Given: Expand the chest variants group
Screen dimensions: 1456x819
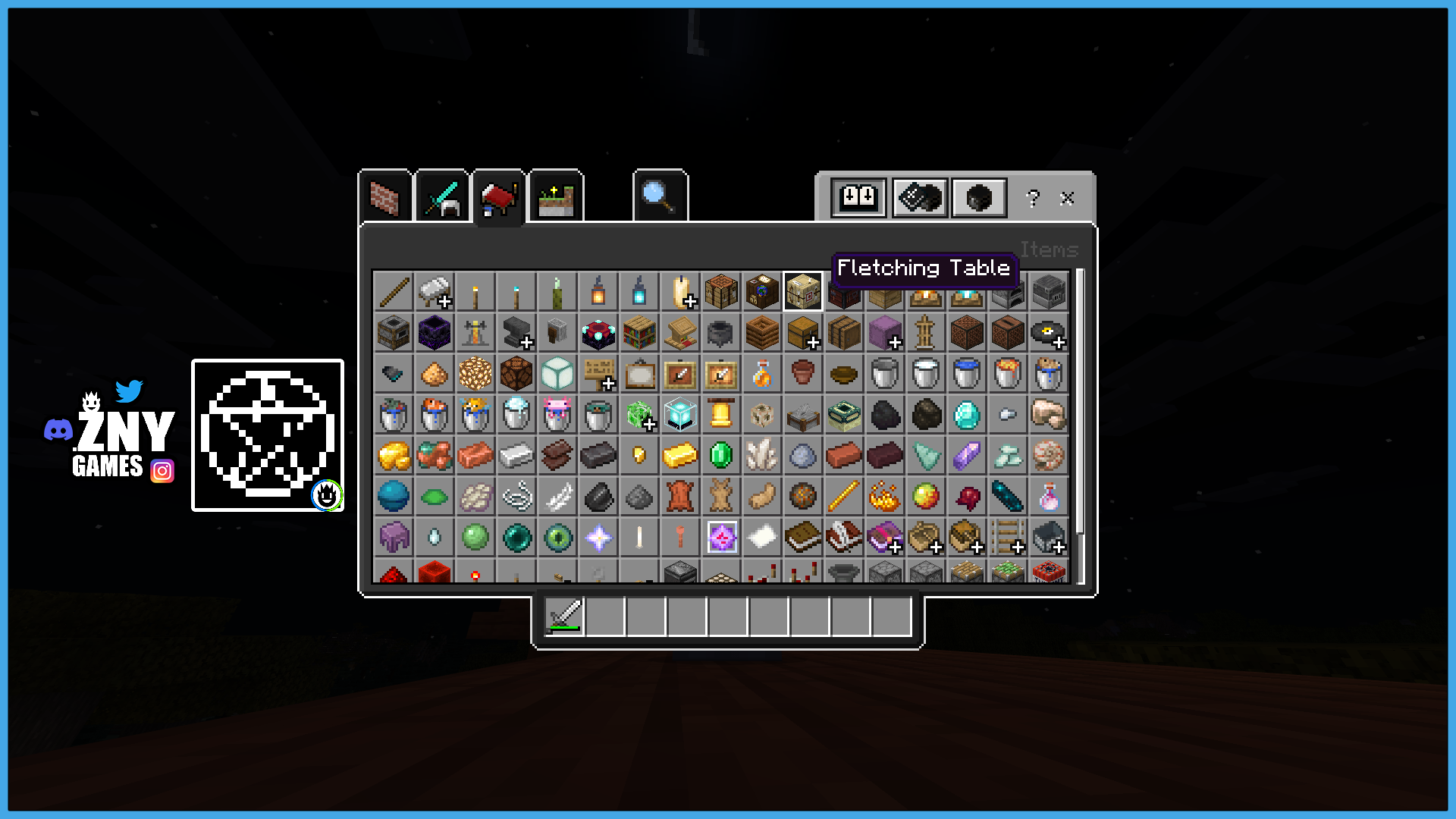Looking at the screenshot, I should [802, 334].
